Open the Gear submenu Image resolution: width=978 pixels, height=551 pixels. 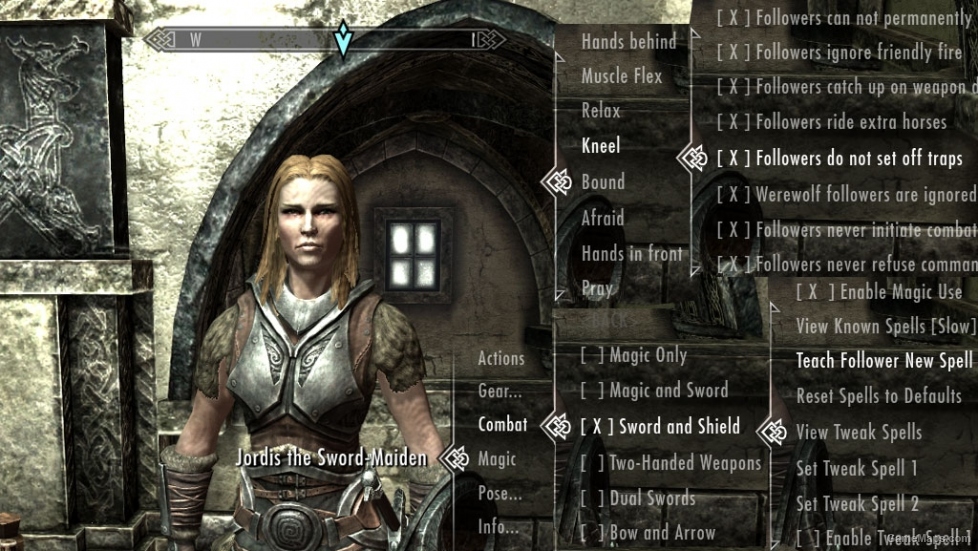point(500,392)
